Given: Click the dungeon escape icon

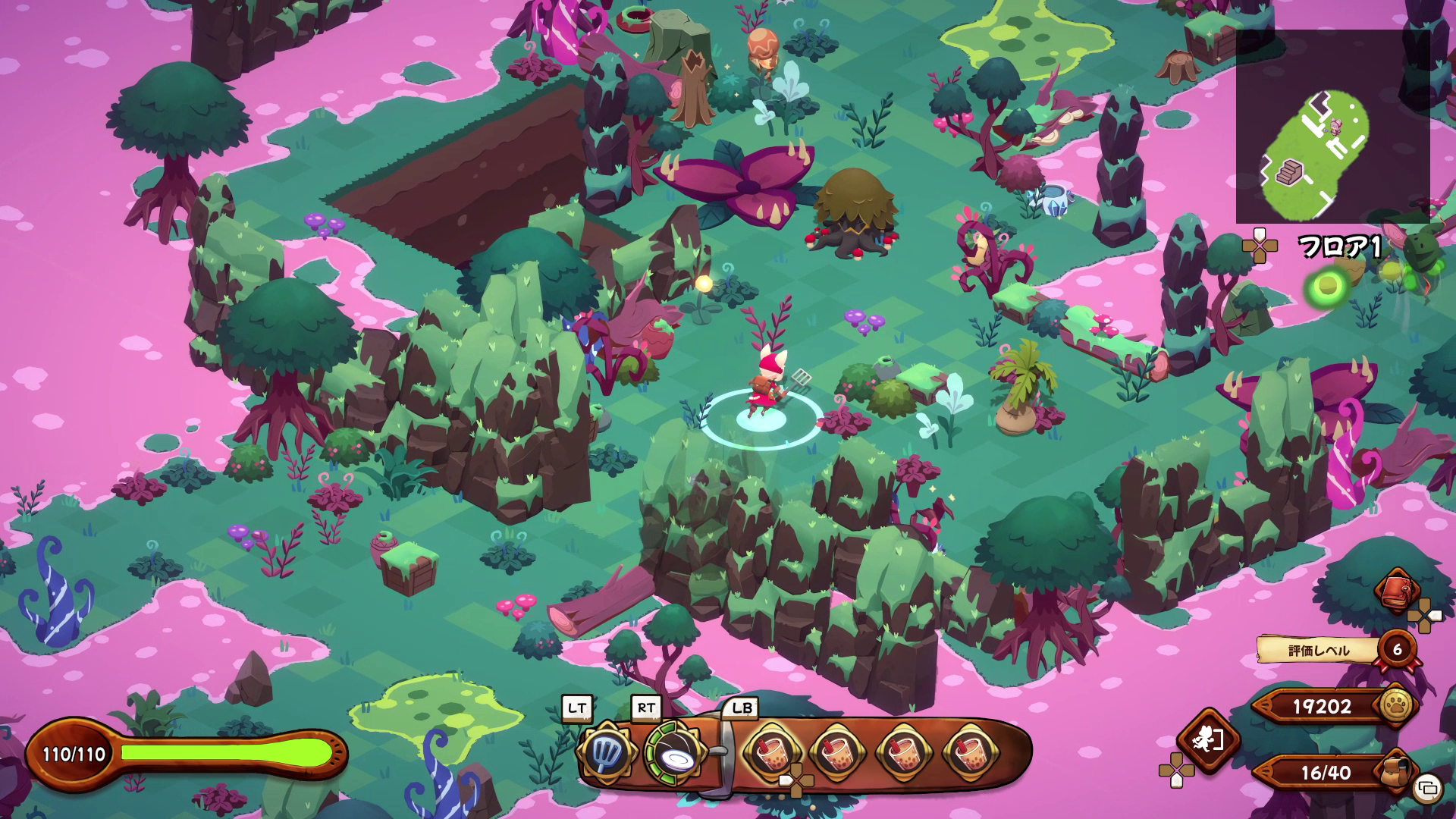Looking at the screenshot, I should [1207, 739].
